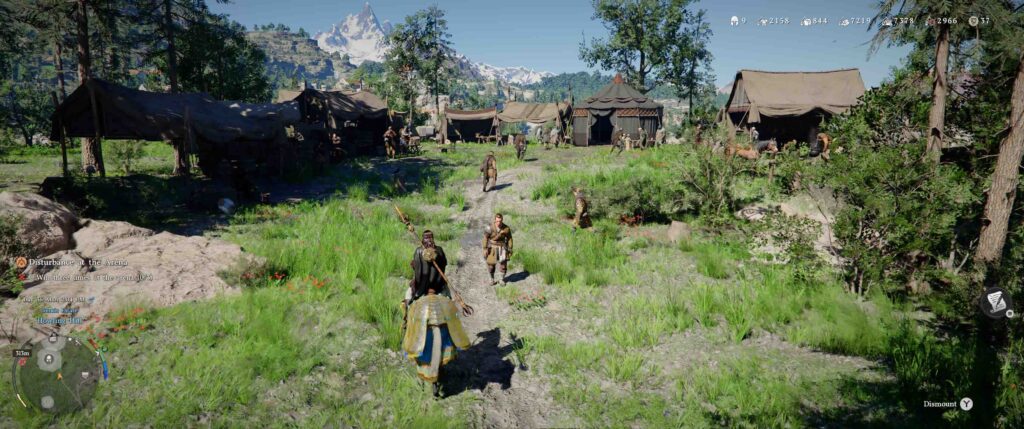Click the helmet resource icon
The width and height of the screenshot is (1024, 429).
tap(732, 20)
